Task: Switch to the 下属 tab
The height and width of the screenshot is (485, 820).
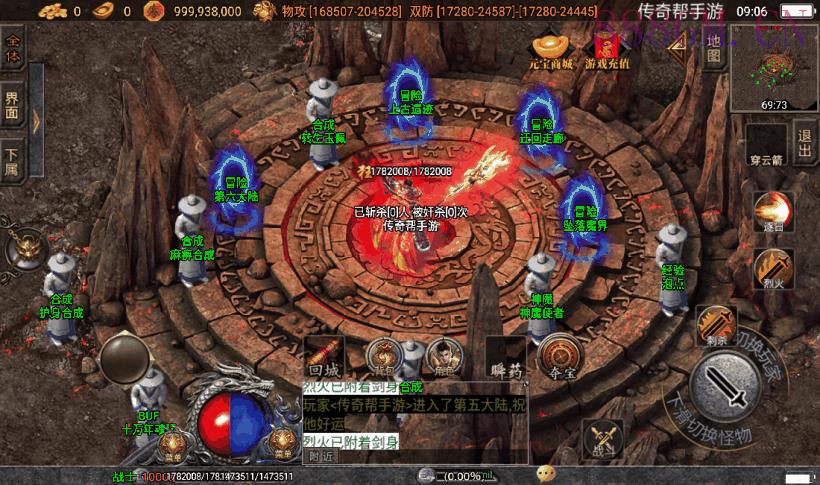Action: pyautogui.click(x=13, y=160)
